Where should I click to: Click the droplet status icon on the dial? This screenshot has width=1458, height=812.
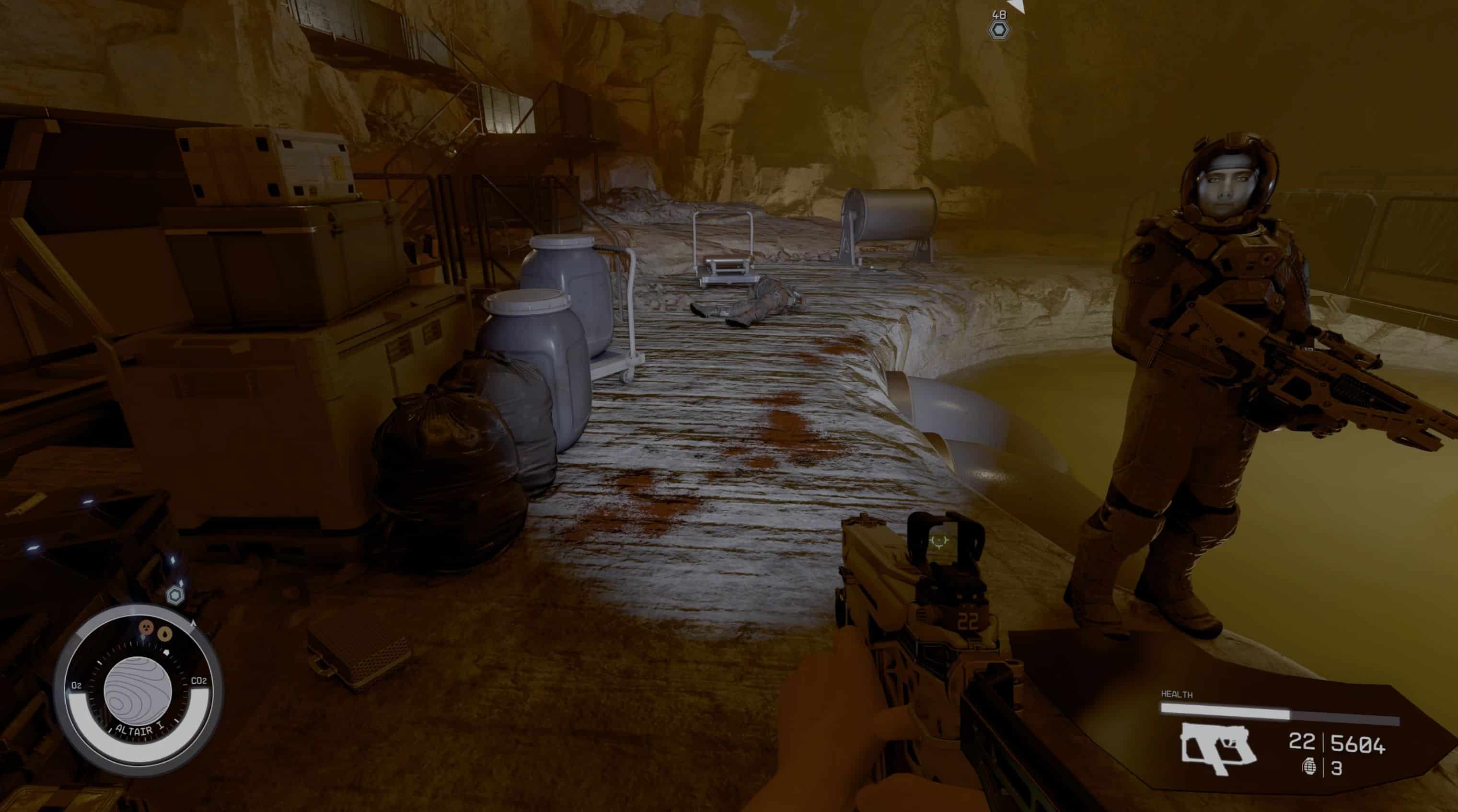point(164,633)
